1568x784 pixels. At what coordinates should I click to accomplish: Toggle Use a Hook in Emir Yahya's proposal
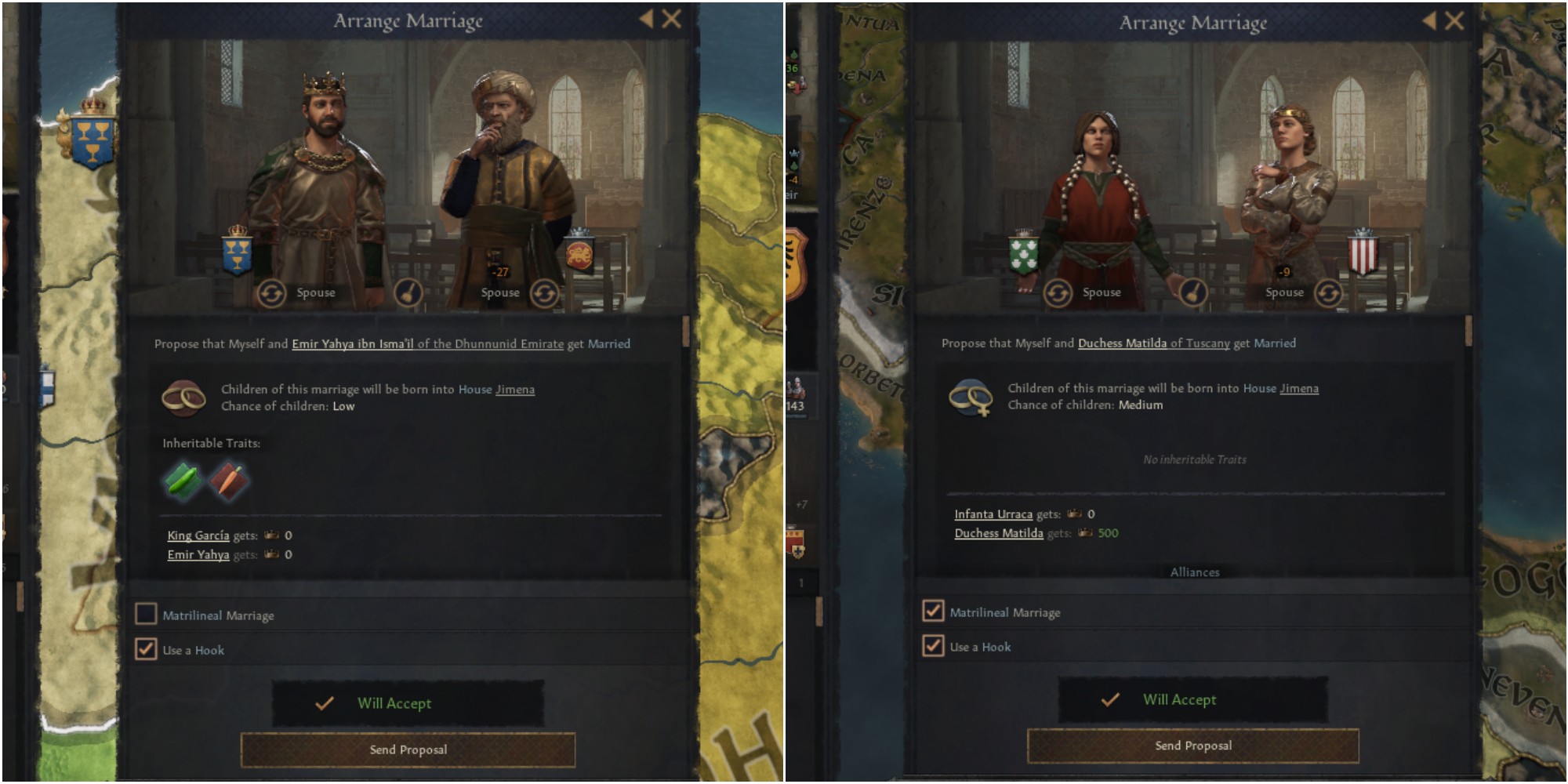147,649
